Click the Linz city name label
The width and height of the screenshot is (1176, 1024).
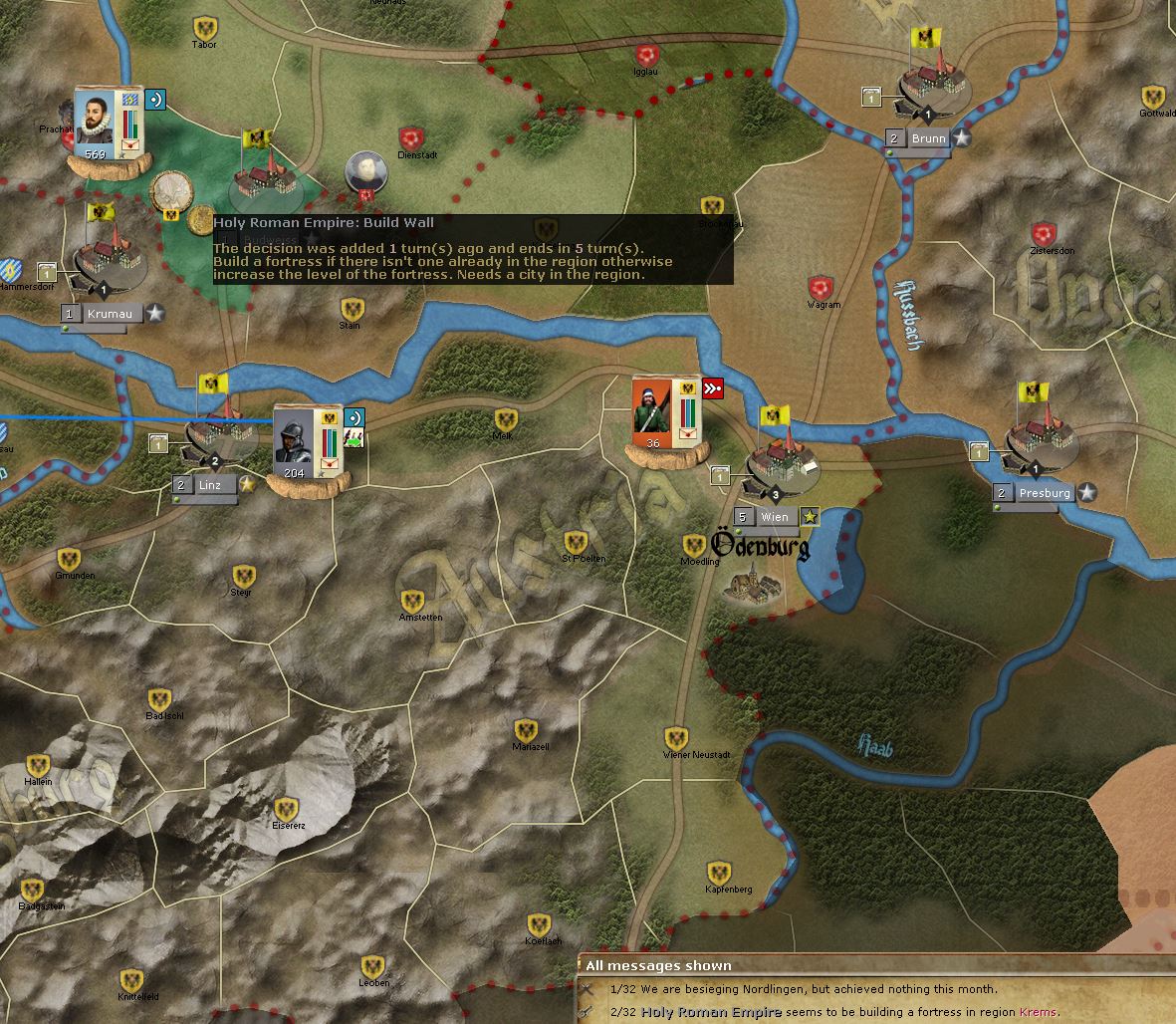pos(210,485)
